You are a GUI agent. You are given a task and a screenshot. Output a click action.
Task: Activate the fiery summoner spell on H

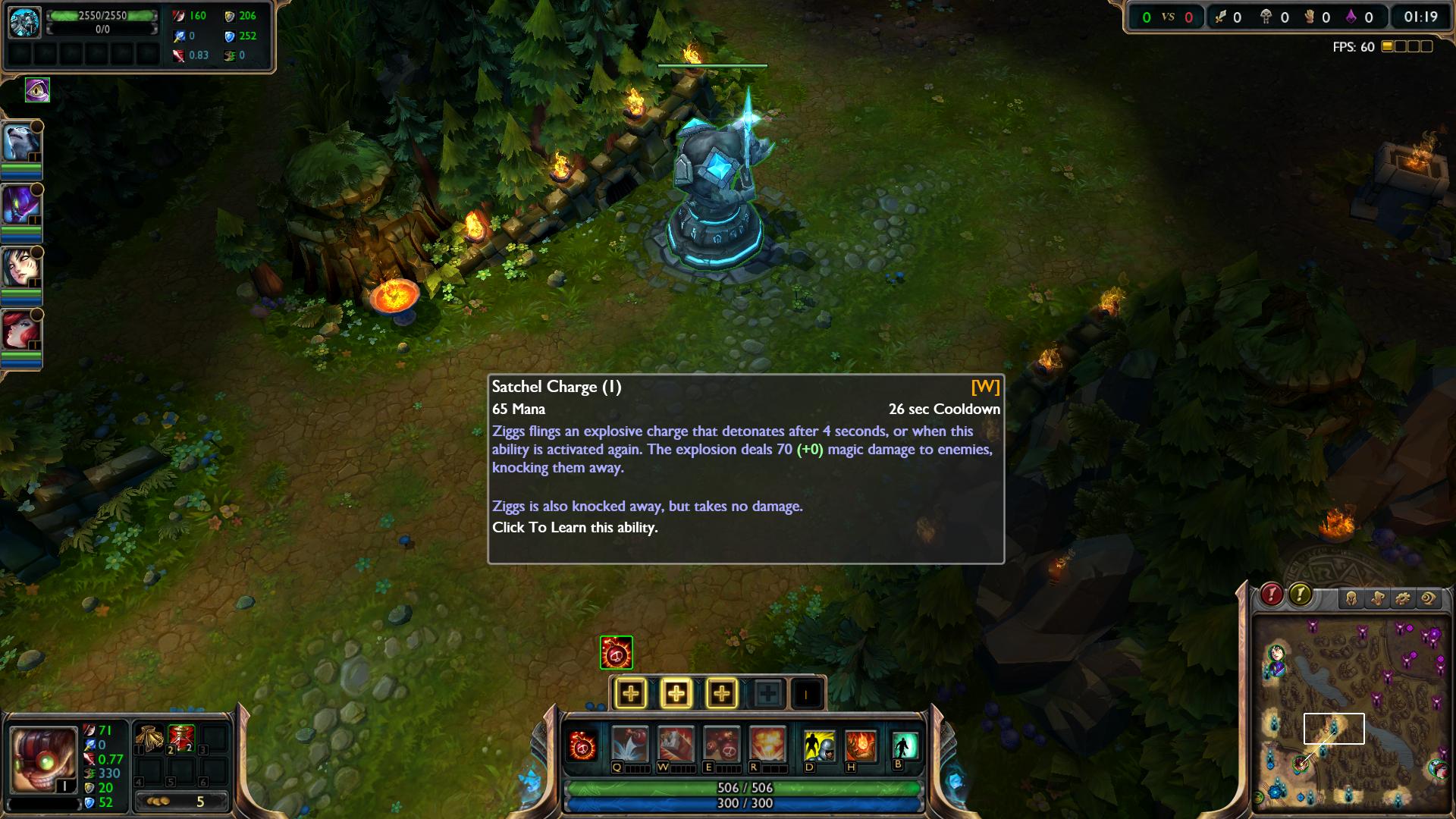[861, 746]
